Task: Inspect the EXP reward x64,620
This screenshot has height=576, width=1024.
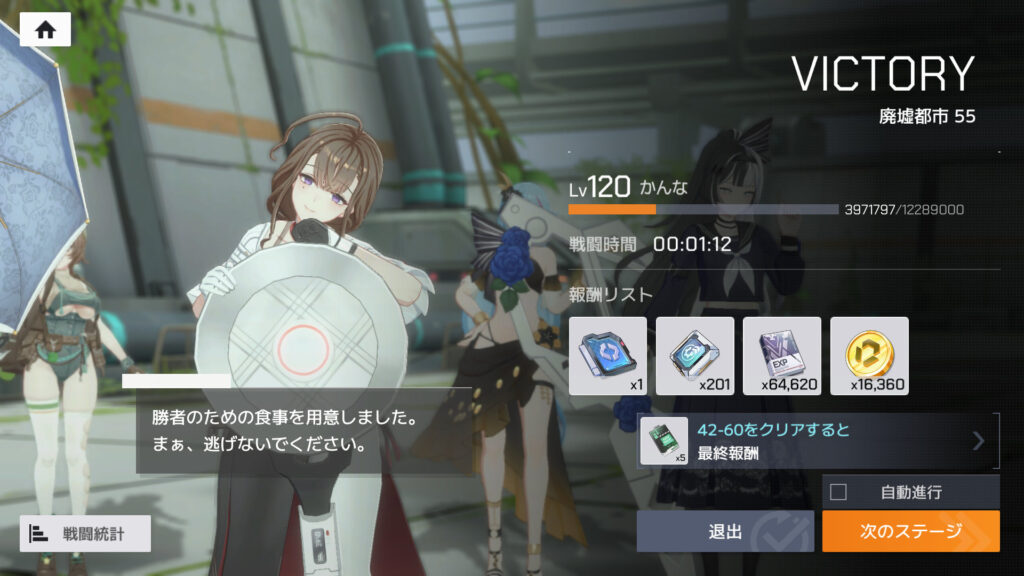Action: click(x=782, y=355)
